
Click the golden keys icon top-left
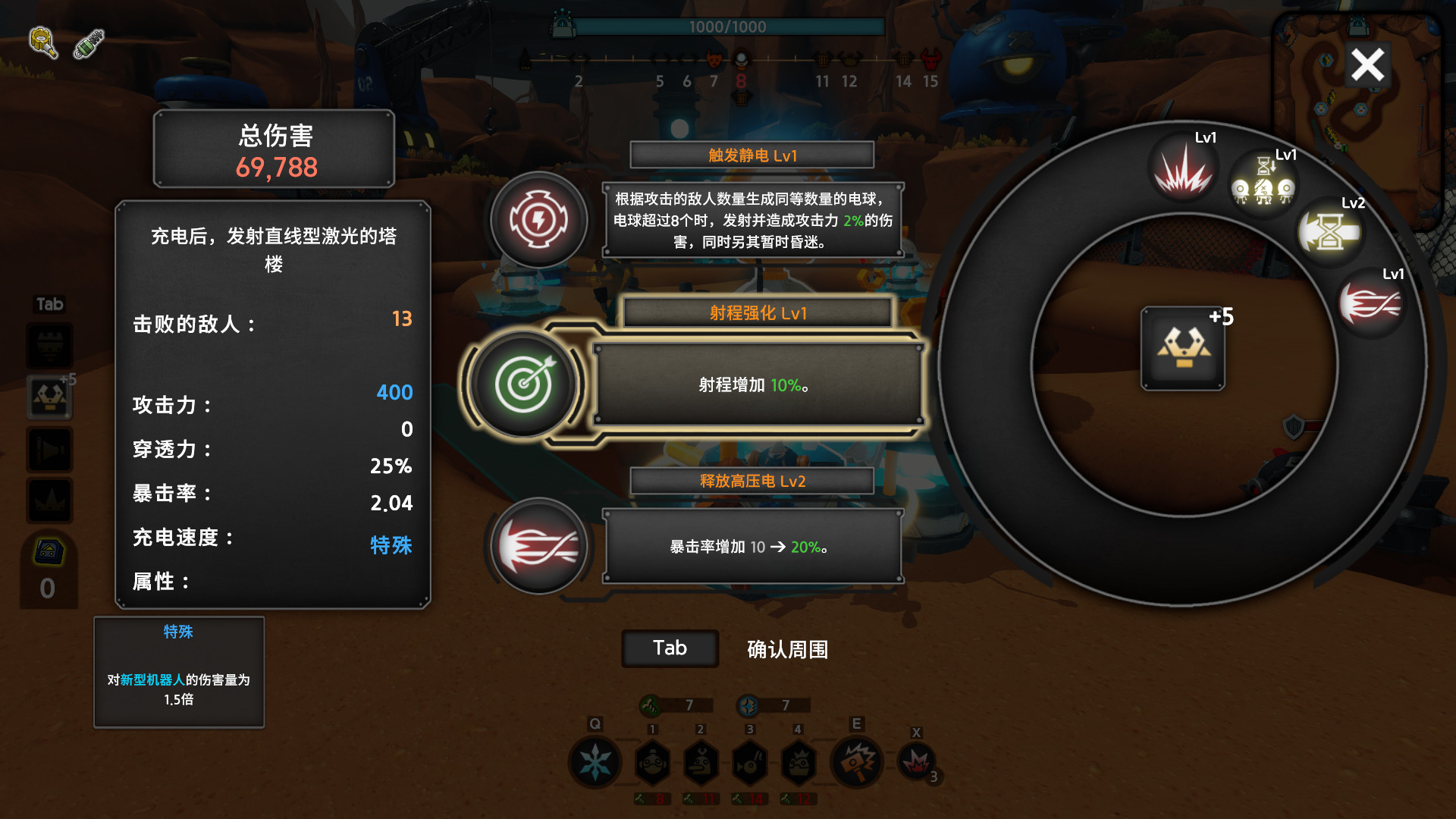[x=42, y=43]
